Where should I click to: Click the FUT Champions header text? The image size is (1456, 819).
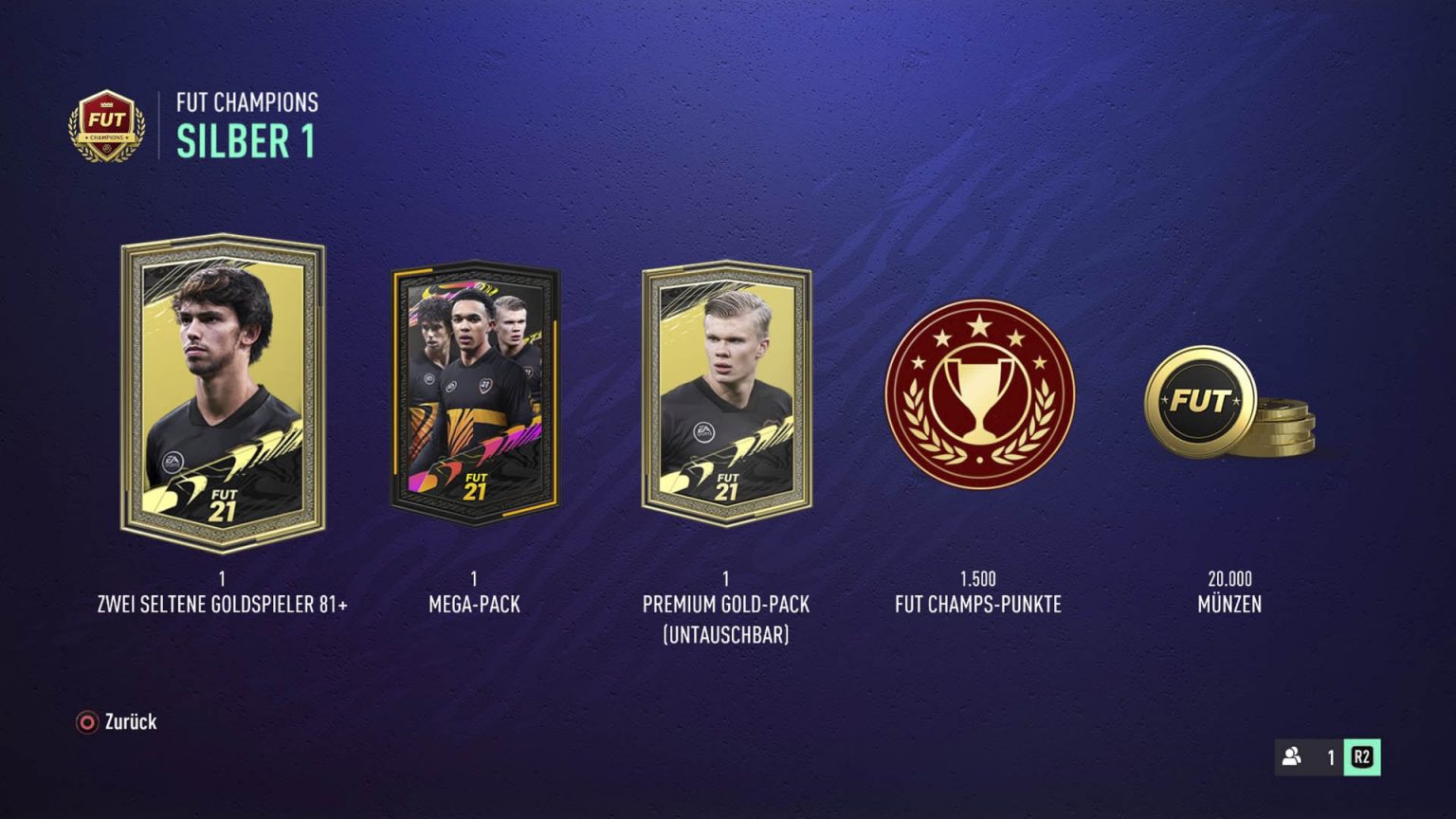(247, 104)
